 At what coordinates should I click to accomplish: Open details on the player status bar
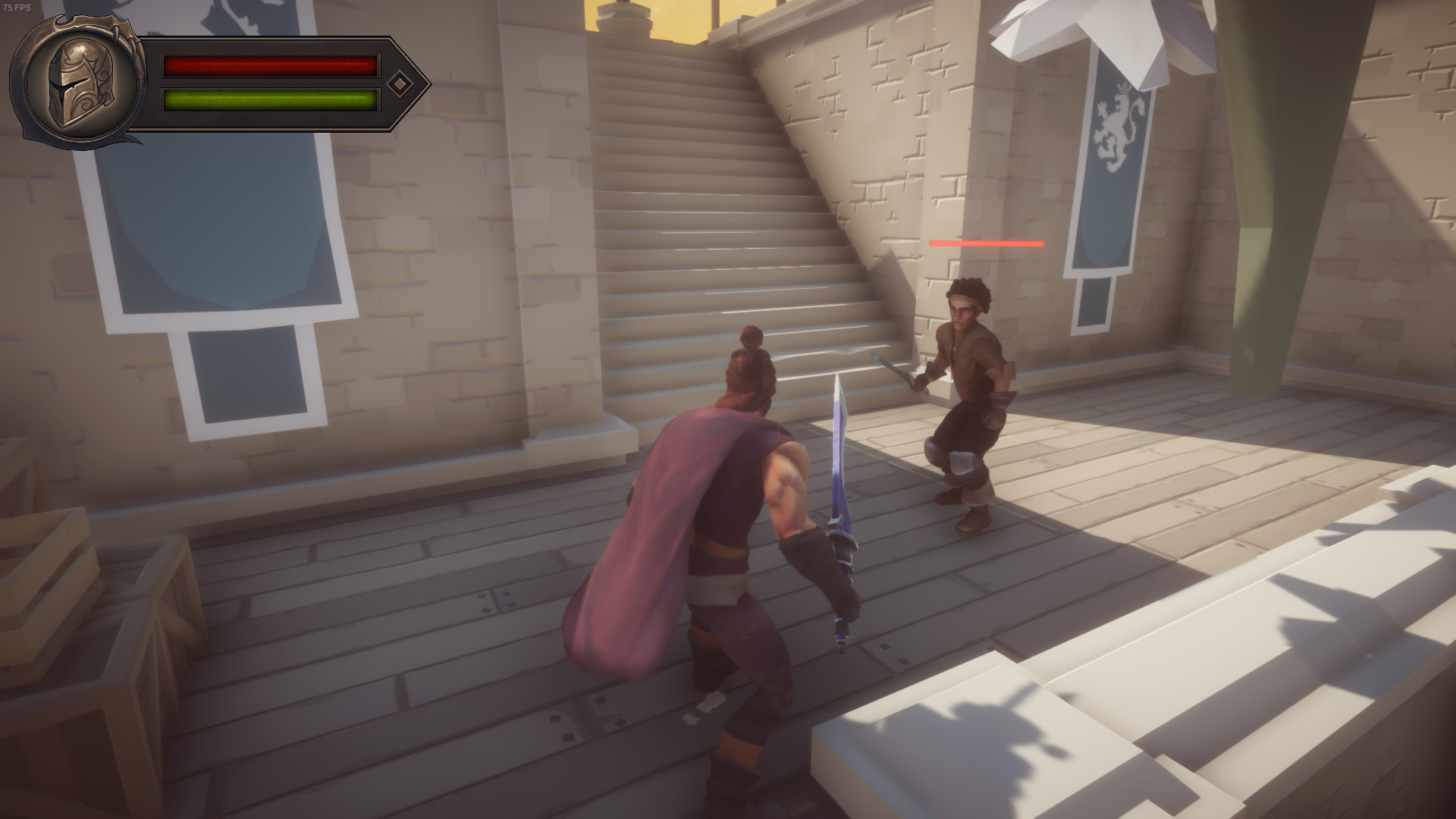(x=269, y=82)
